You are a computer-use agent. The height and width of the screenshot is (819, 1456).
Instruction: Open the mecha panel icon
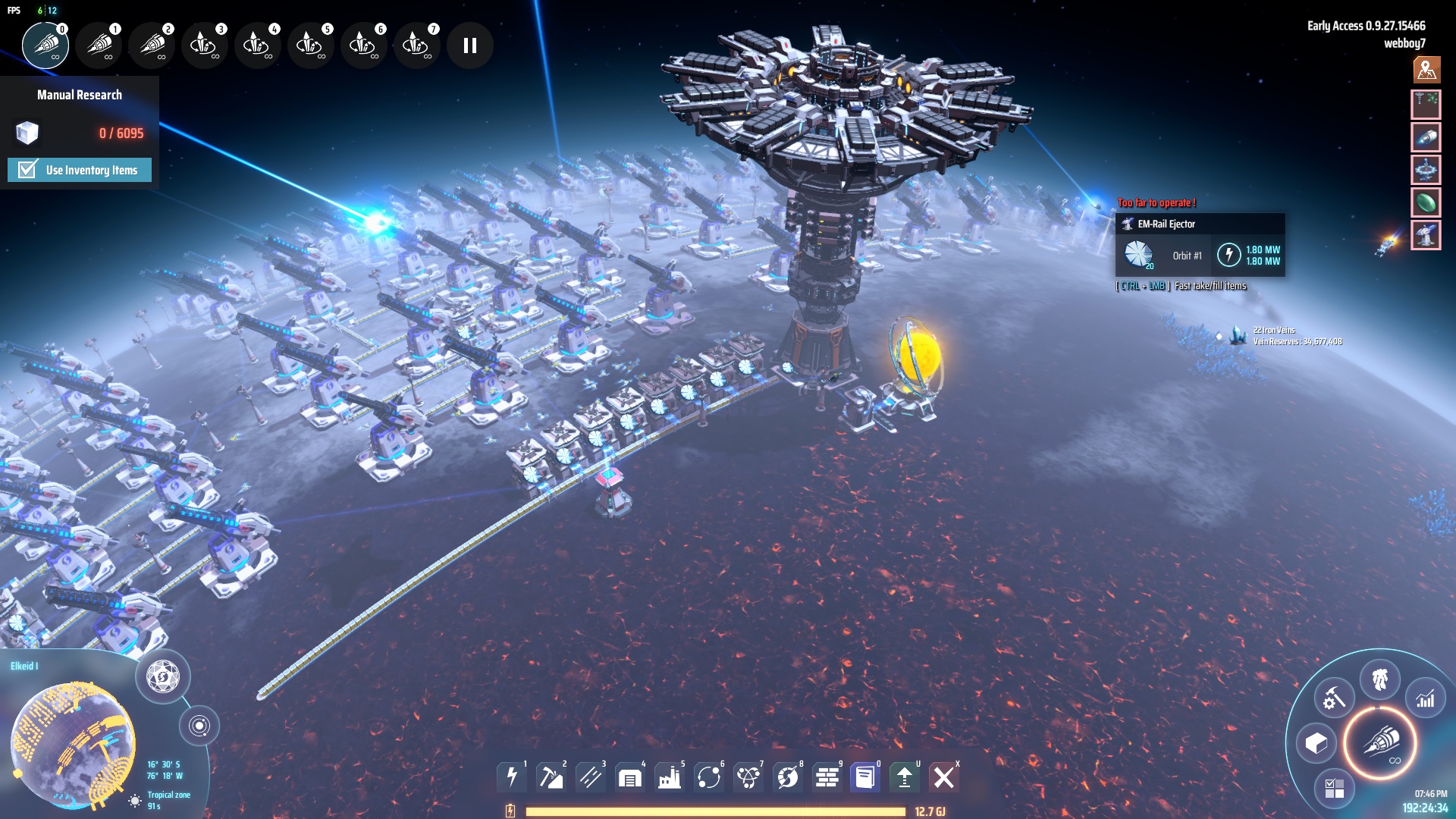tap(1379, 679)
